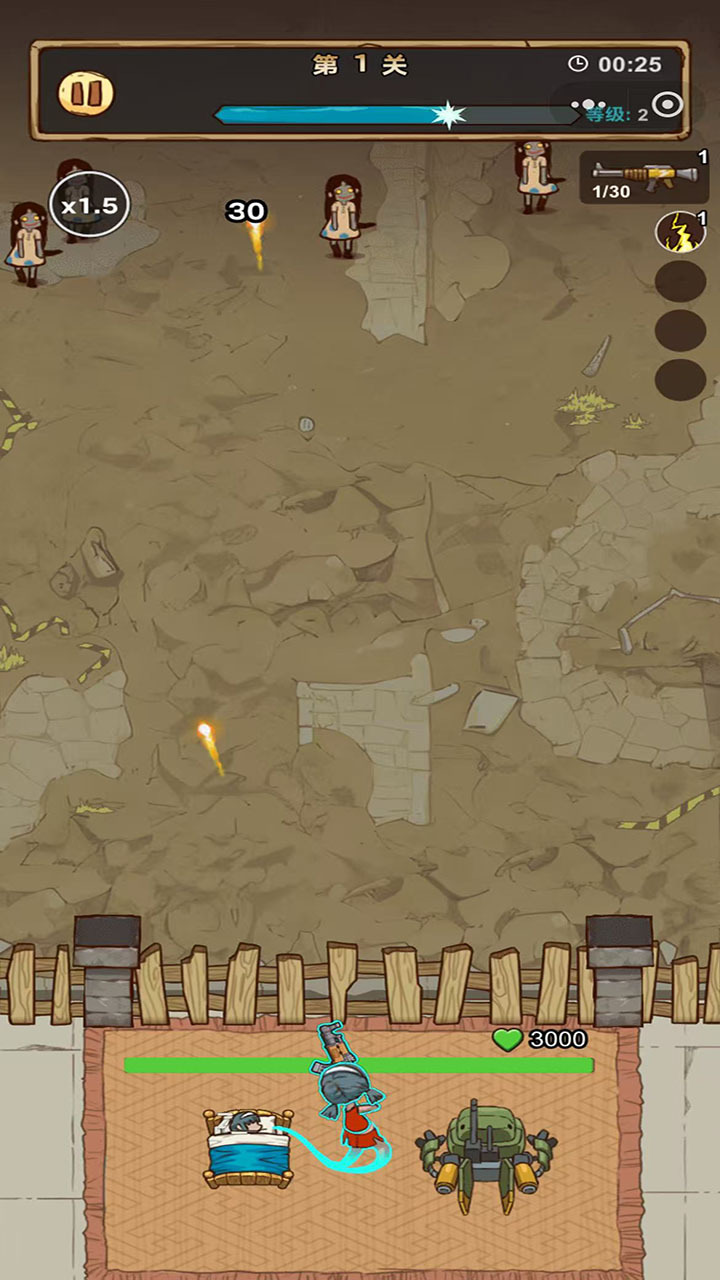Pause the game with the pause button
This screenshot has width=720, height=1280.
pos(86,93)
